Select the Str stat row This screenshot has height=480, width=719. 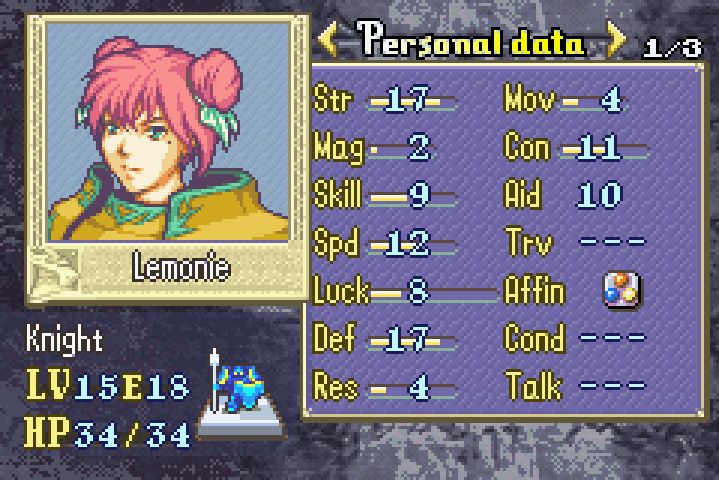tap(385, 100)
